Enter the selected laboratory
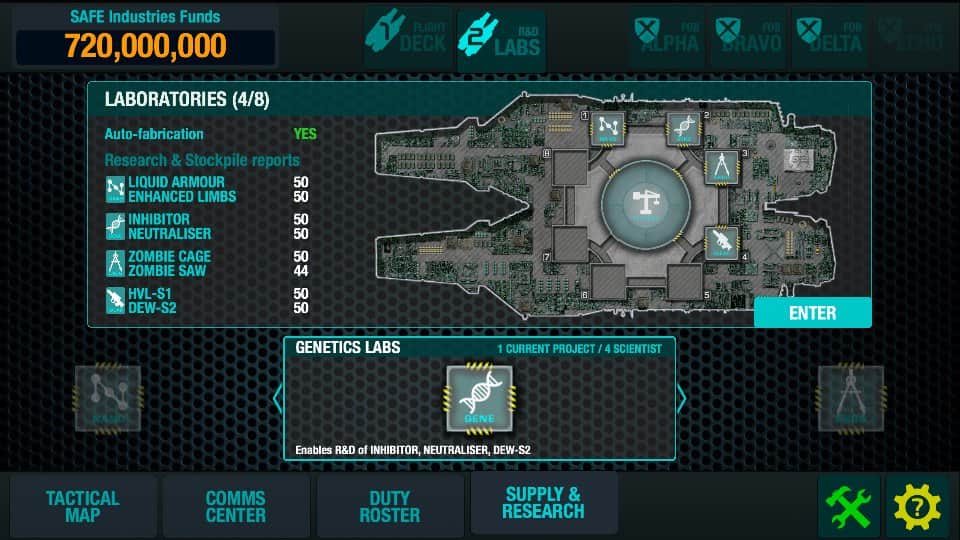 point(812,313)
